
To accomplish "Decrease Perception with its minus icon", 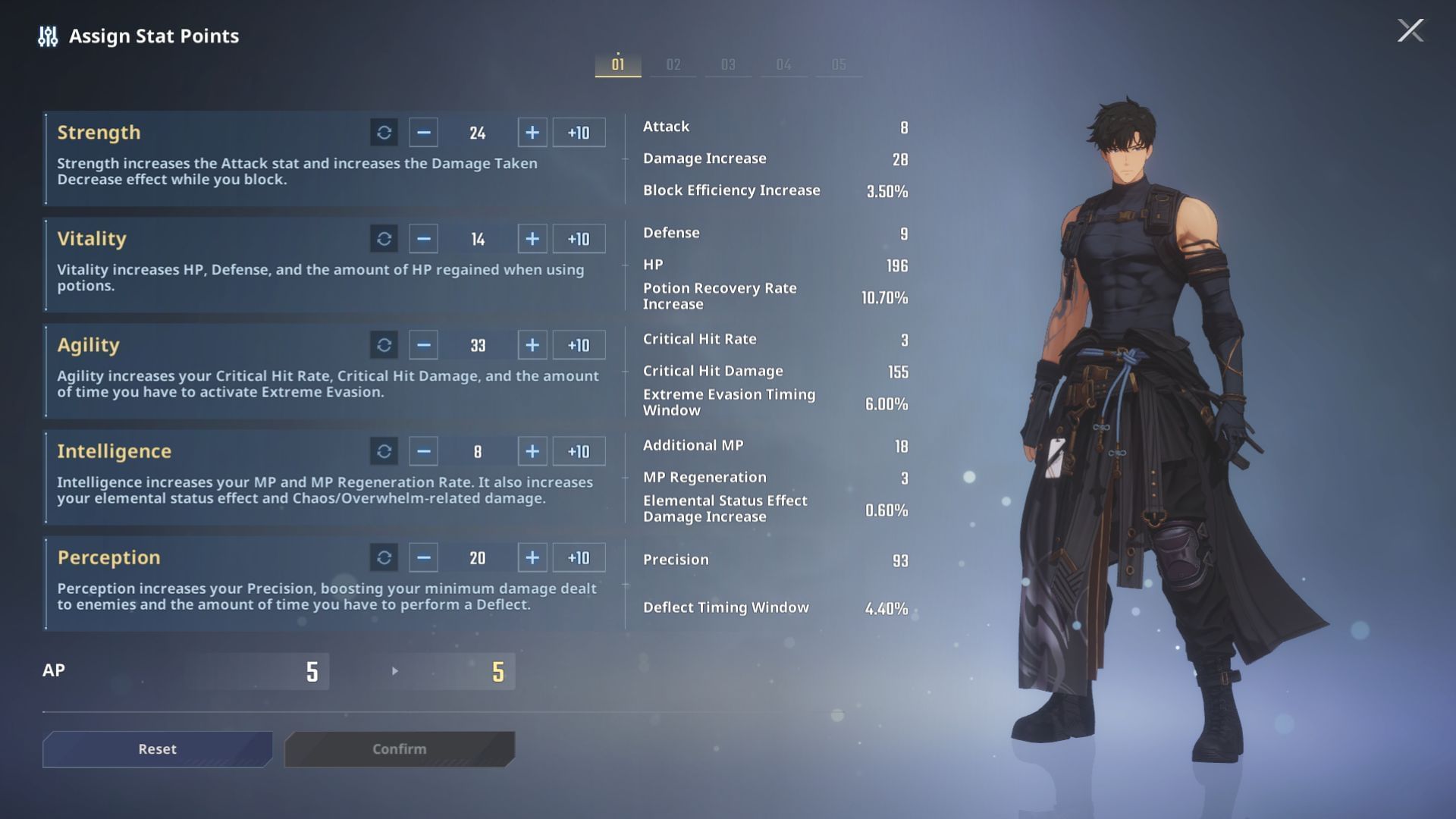I will tap(422, 557).
